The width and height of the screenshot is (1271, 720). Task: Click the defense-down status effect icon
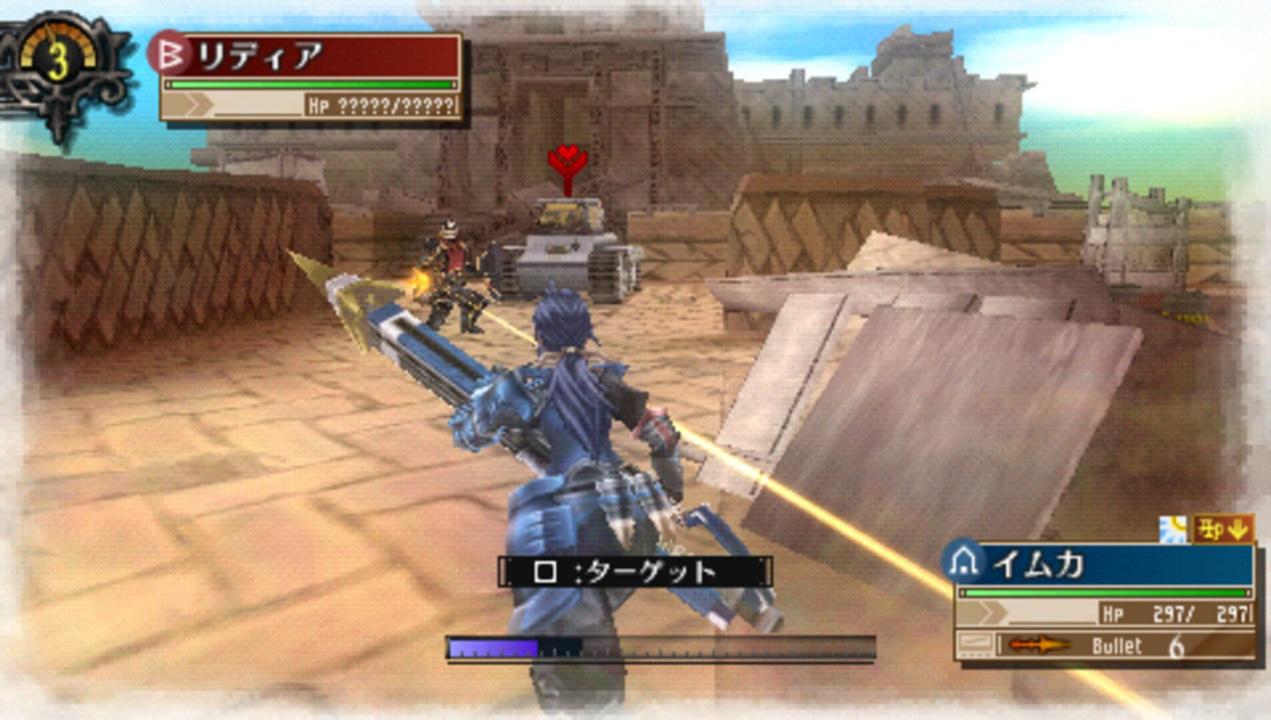(1224, 528)
